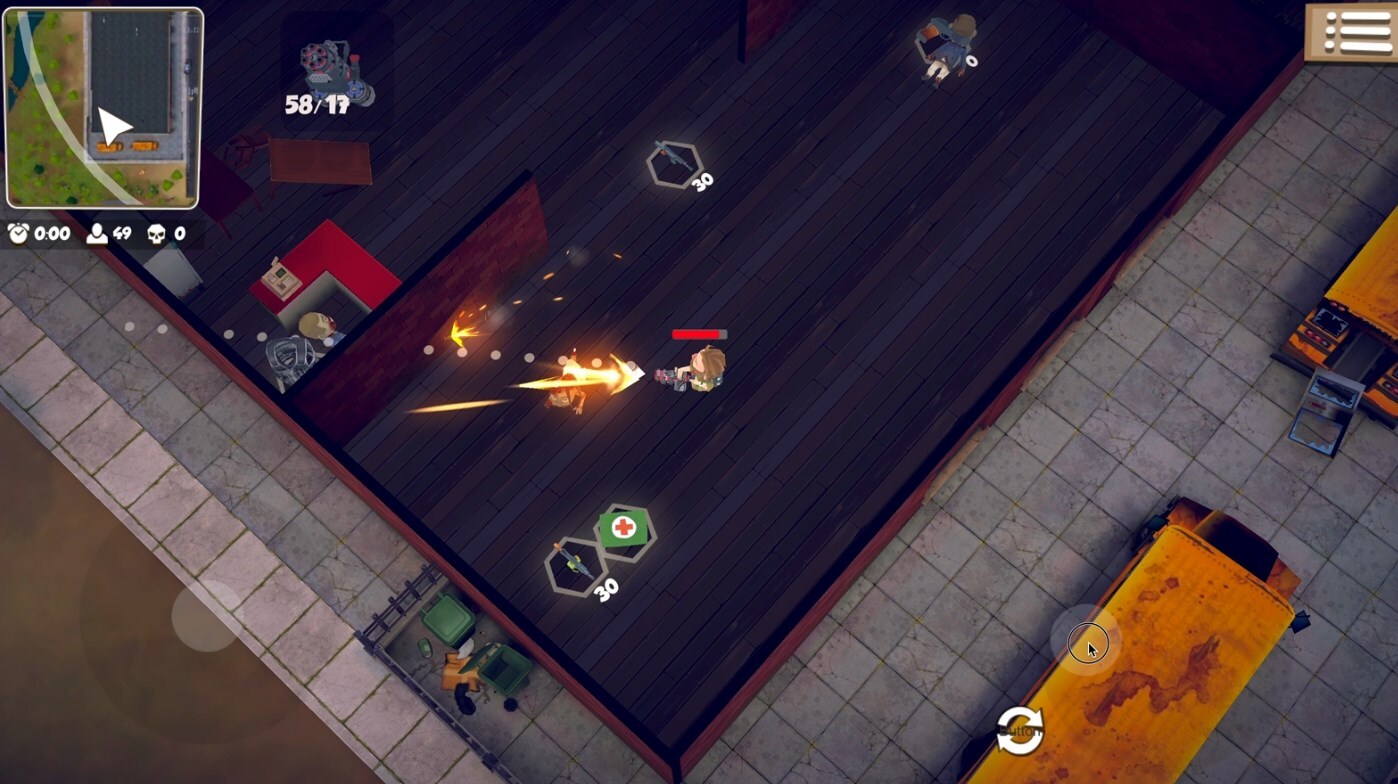This screenshot has height=784, width=1398.
Task: Click the minimap
Action: click(104, 108)
